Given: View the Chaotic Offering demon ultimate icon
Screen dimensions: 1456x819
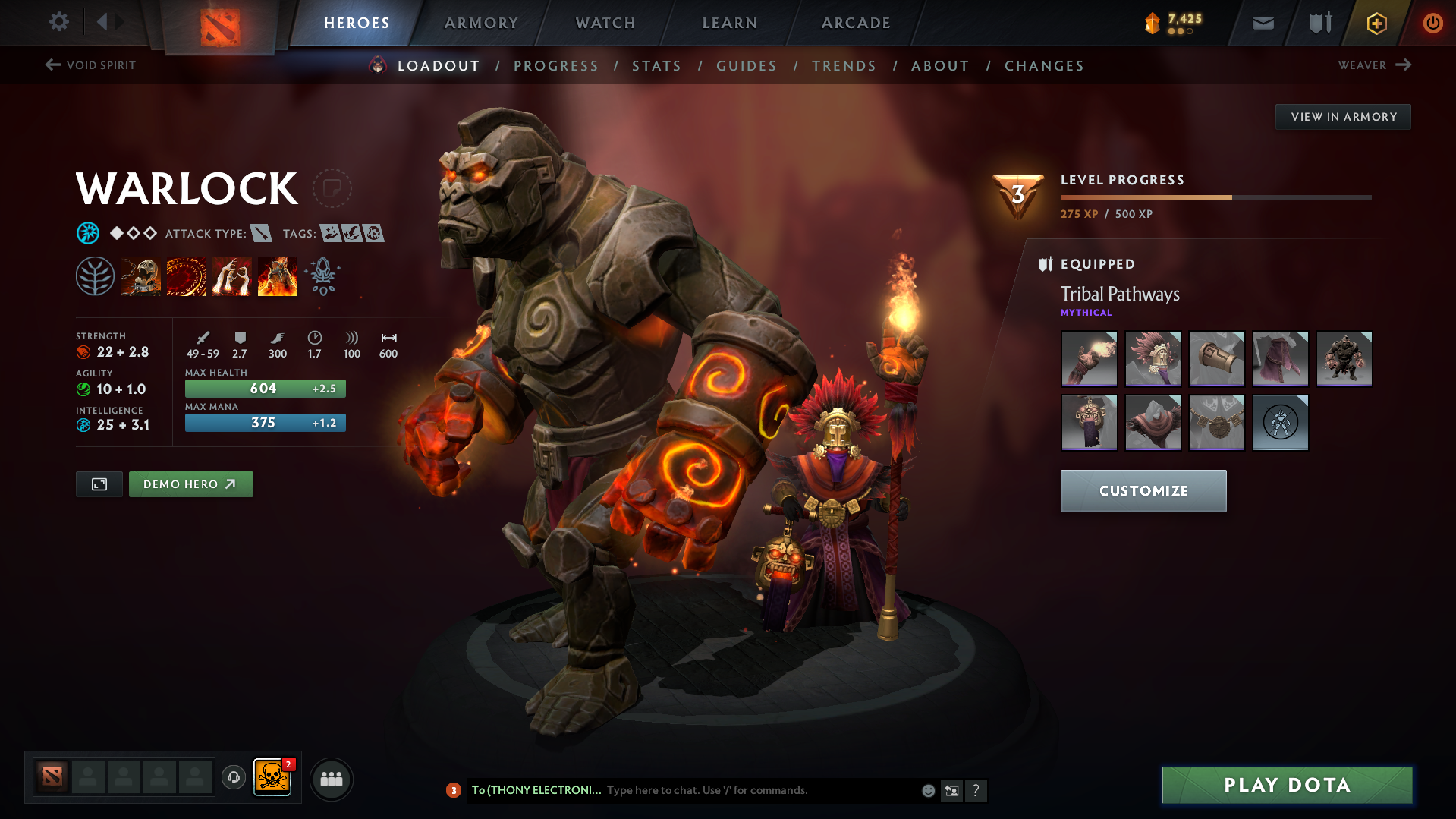Looking at the screenshot, I should tap(278, 276).
